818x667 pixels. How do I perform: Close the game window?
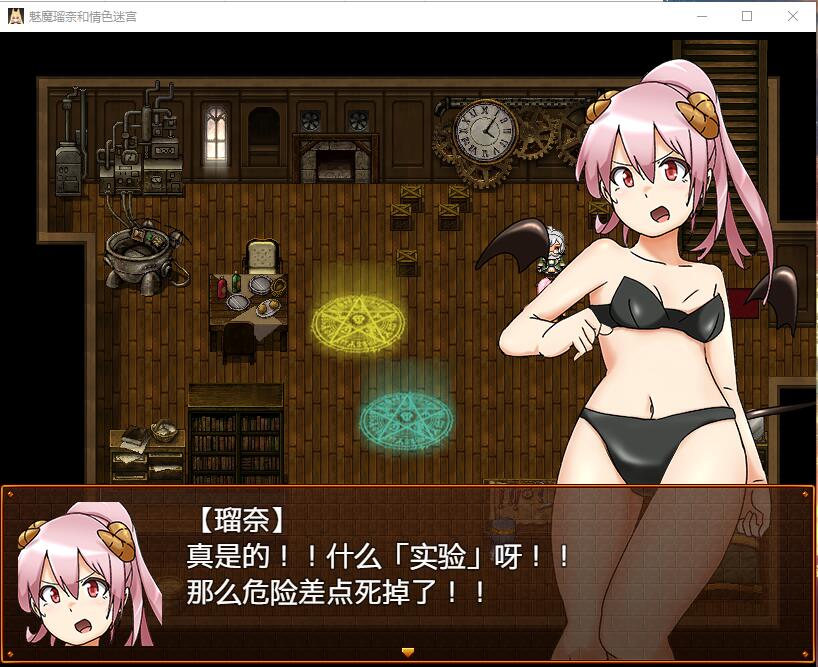[793, 16]
